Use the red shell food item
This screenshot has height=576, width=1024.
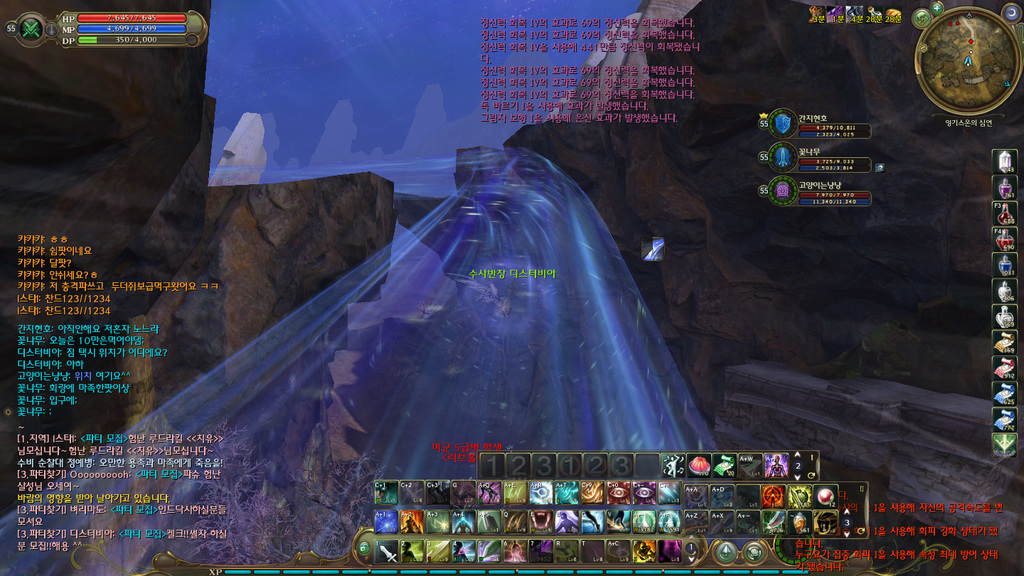pyautogui.click(x=699, y=466)
